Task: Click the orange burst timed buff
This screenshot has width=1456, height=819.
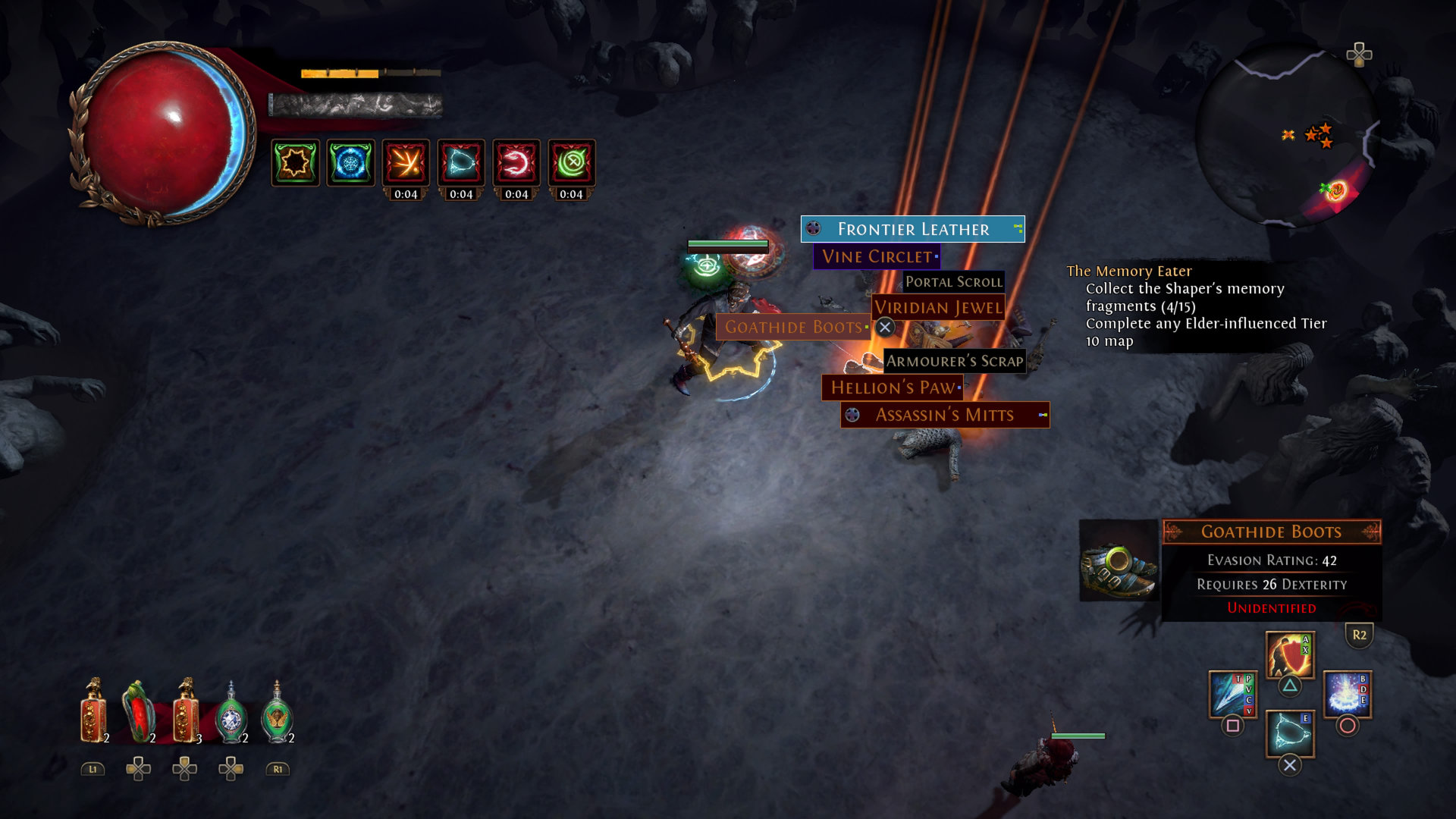Action: coord(406,162)
